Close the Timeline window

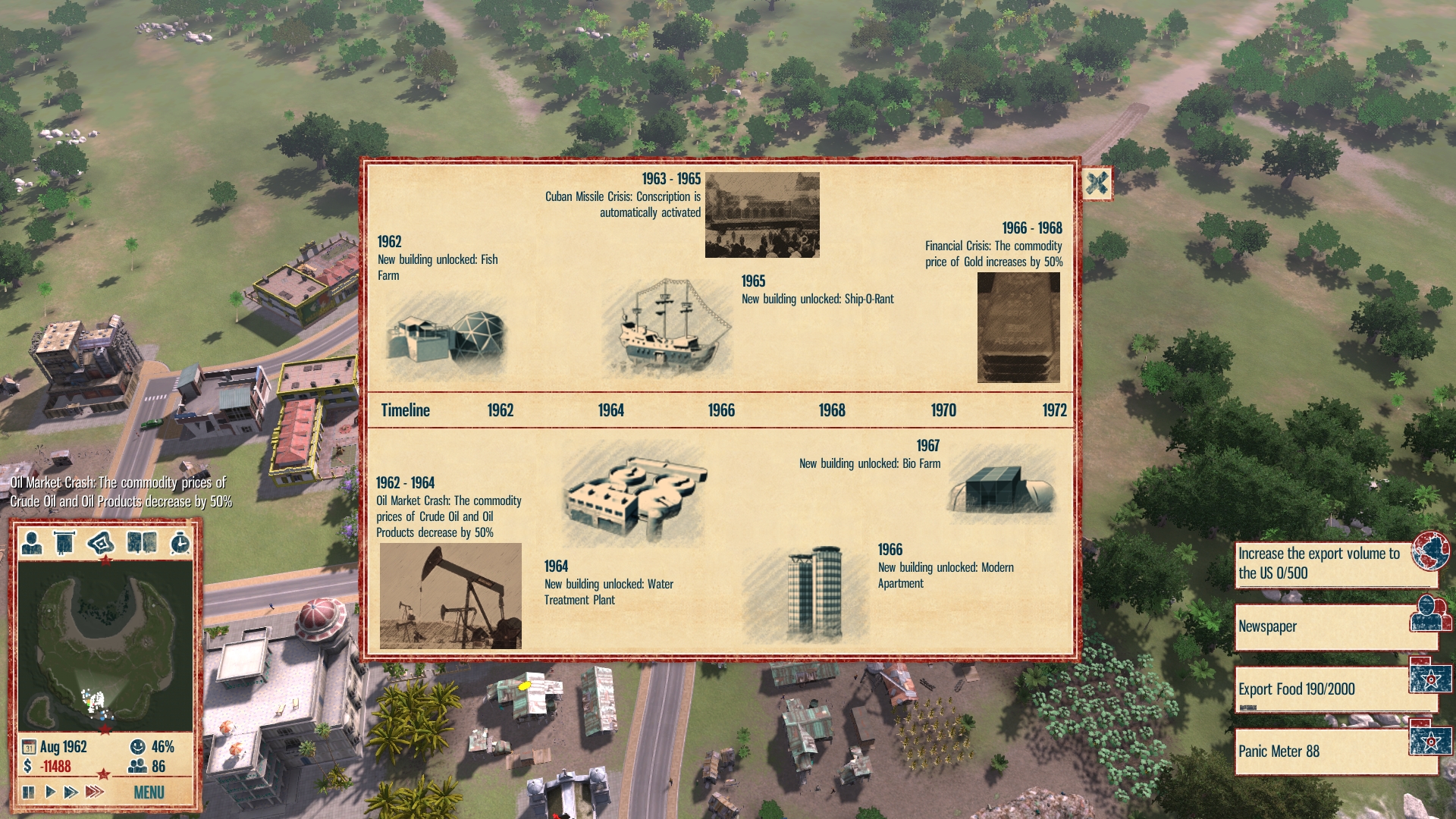click(1097, 184)
